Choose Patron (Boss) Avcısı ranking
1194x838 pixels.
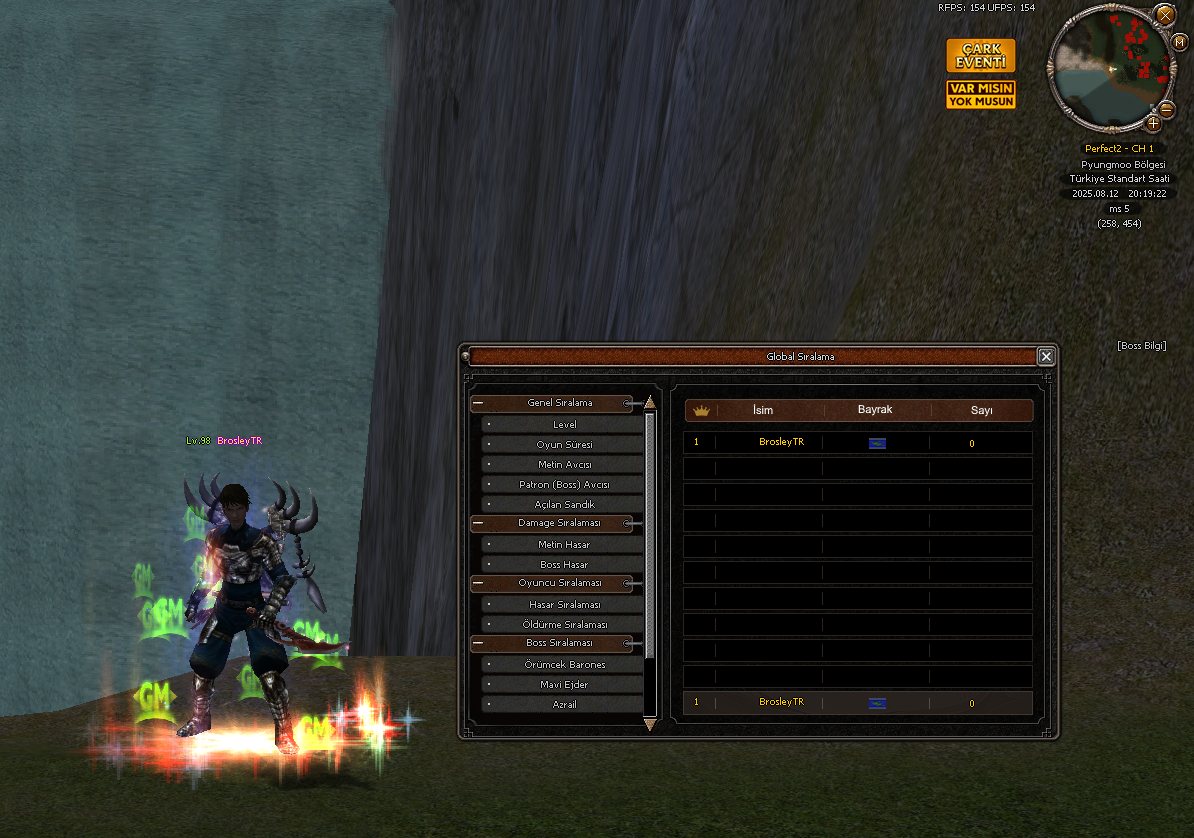[564, 484]
